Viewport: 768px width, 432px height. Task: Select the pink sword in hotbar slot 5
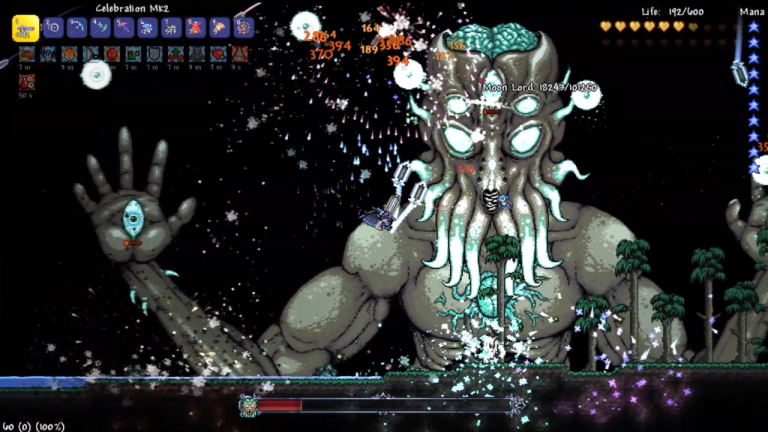tap(124, 27)
